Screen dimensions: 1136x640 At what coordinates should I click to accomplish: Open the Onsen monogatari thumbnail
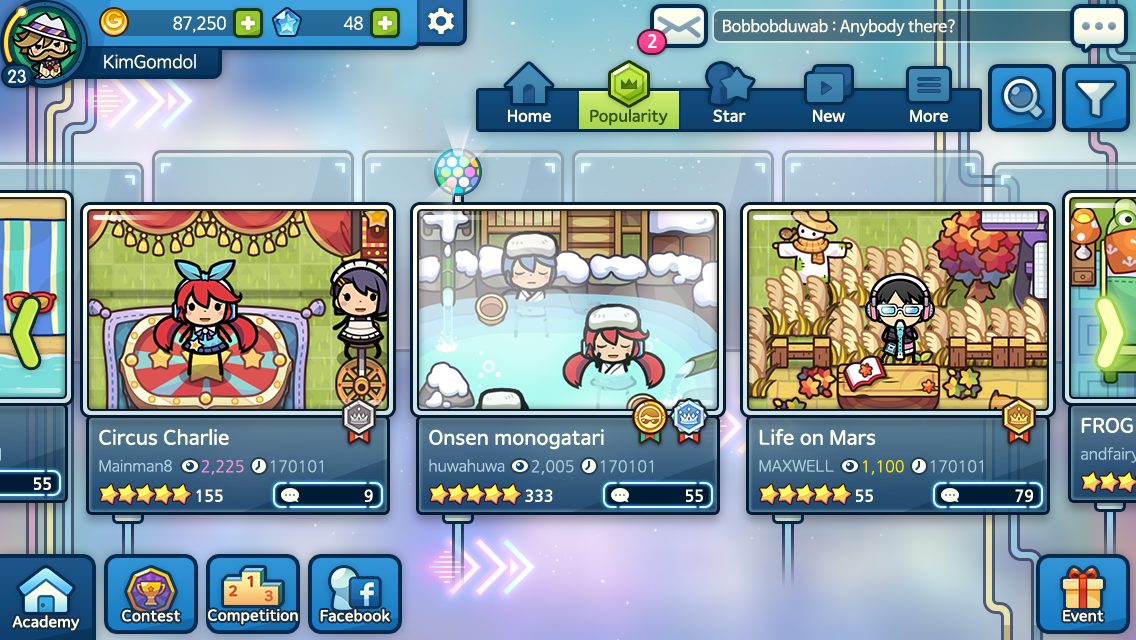567,309
